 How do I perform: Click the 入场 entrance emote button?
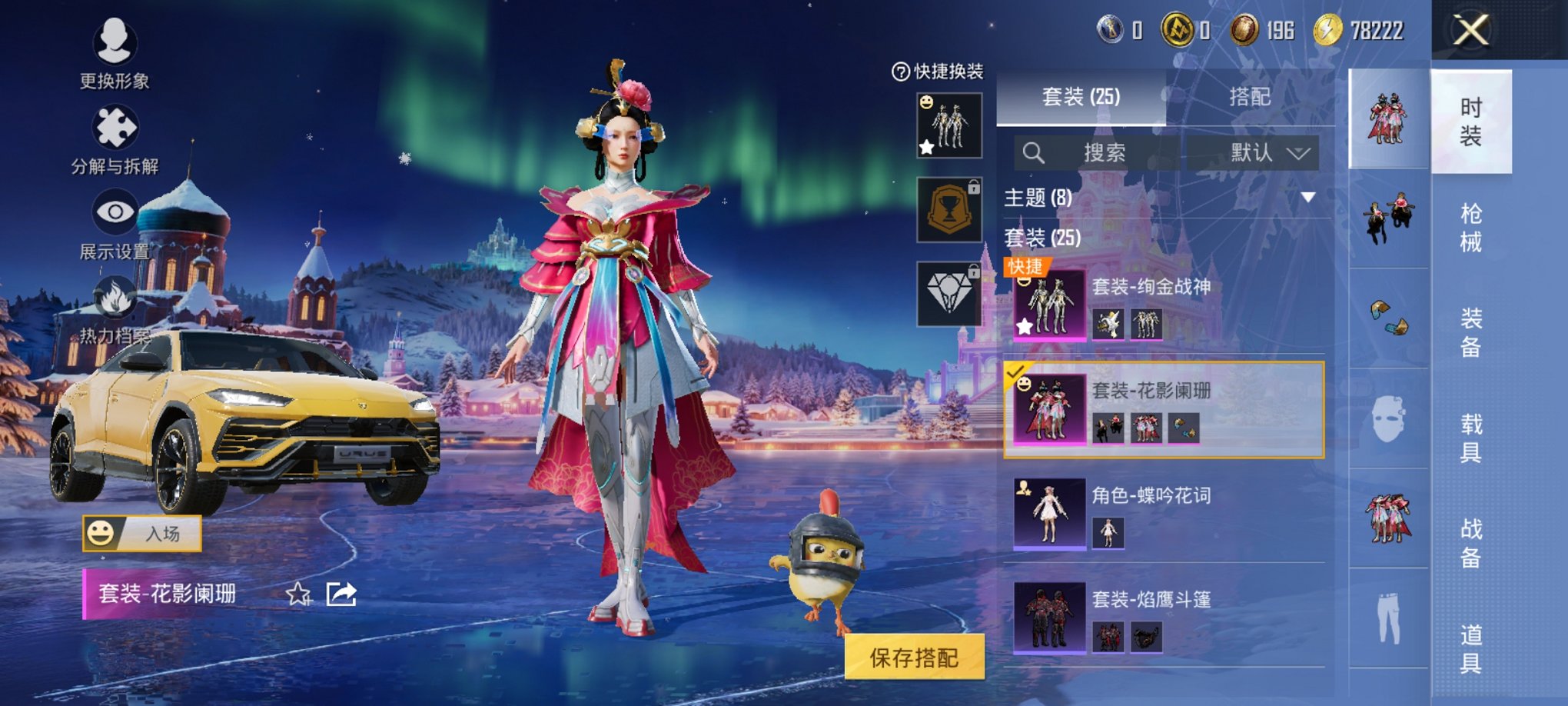tap(142, 533)
